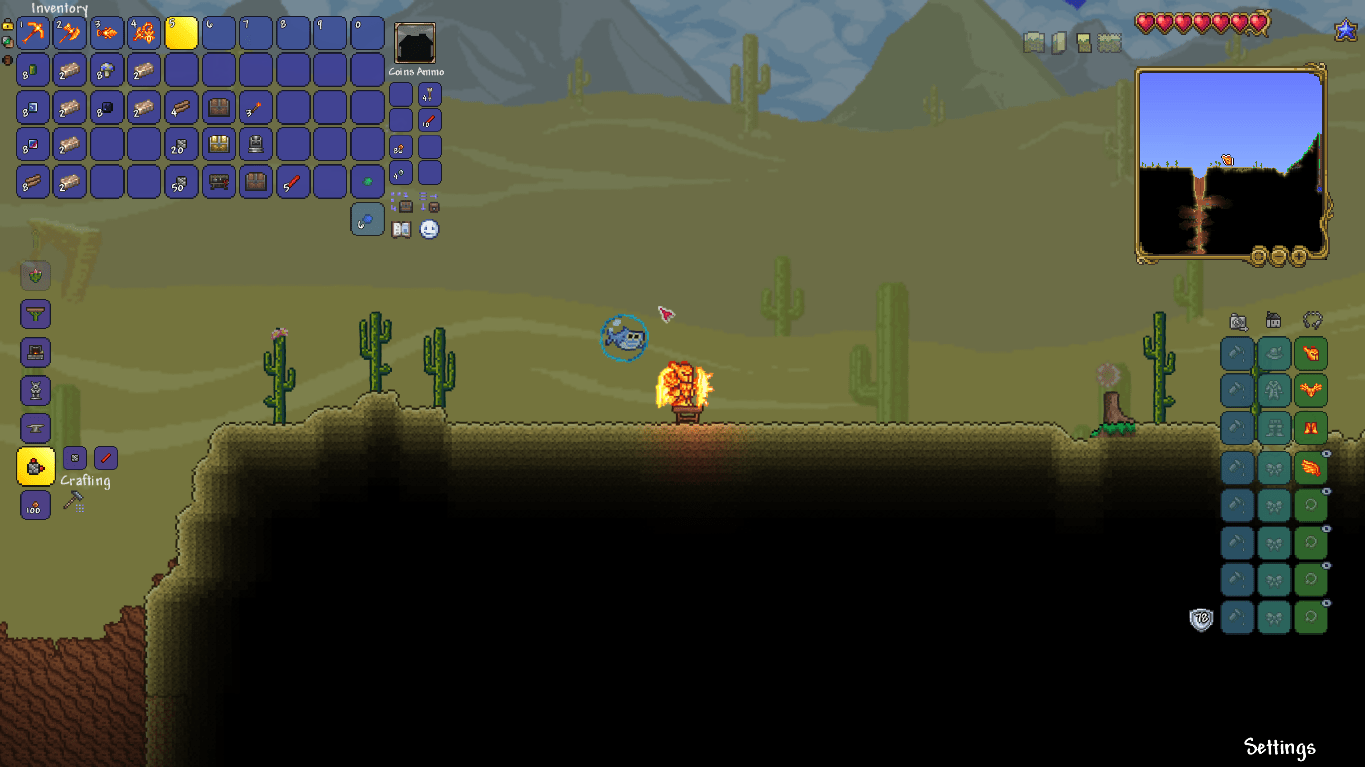Pick up the gold chest item

(x=218, y=145)
